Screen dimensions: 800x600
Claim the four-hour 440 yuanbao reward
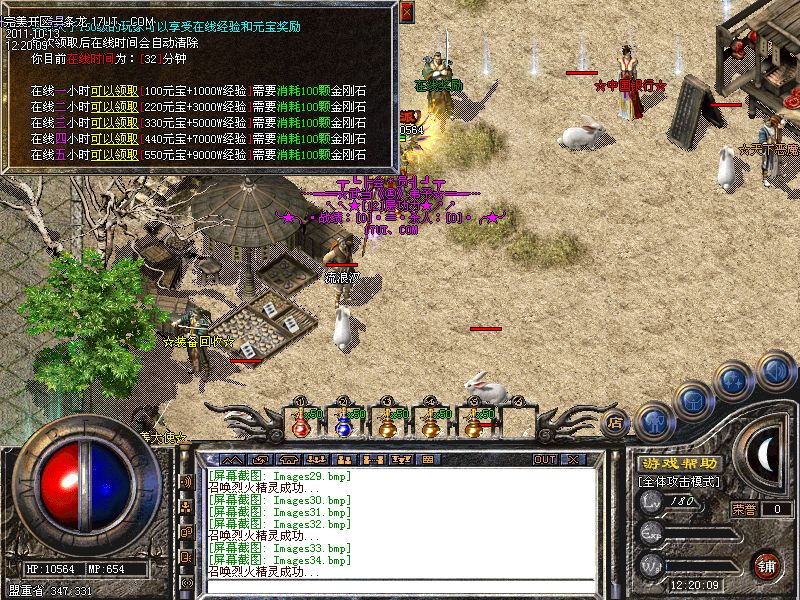click(x=114, y=139)
